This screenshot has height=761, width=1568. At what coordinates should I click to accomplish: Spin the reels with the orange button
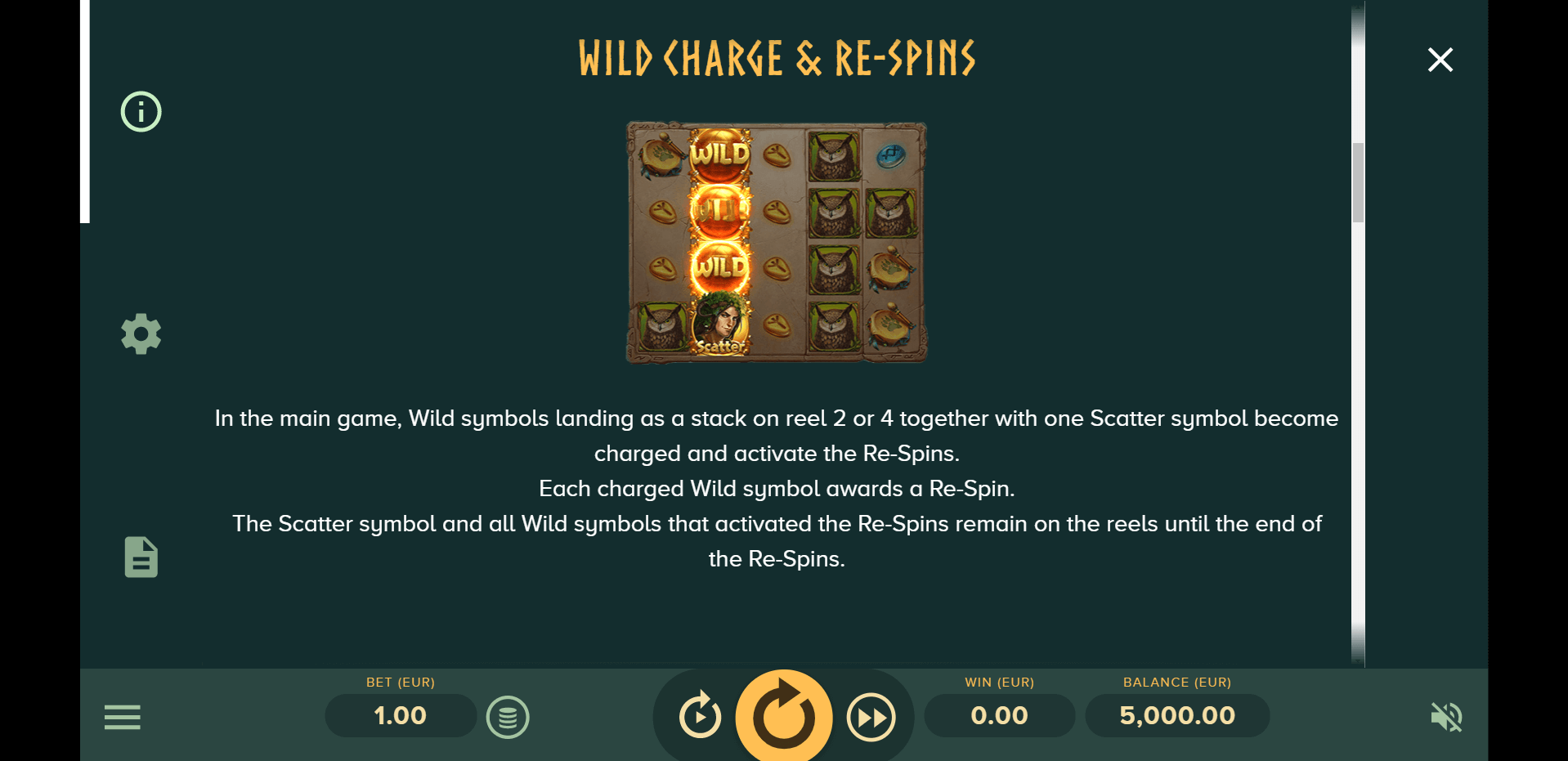pos(784,716)
